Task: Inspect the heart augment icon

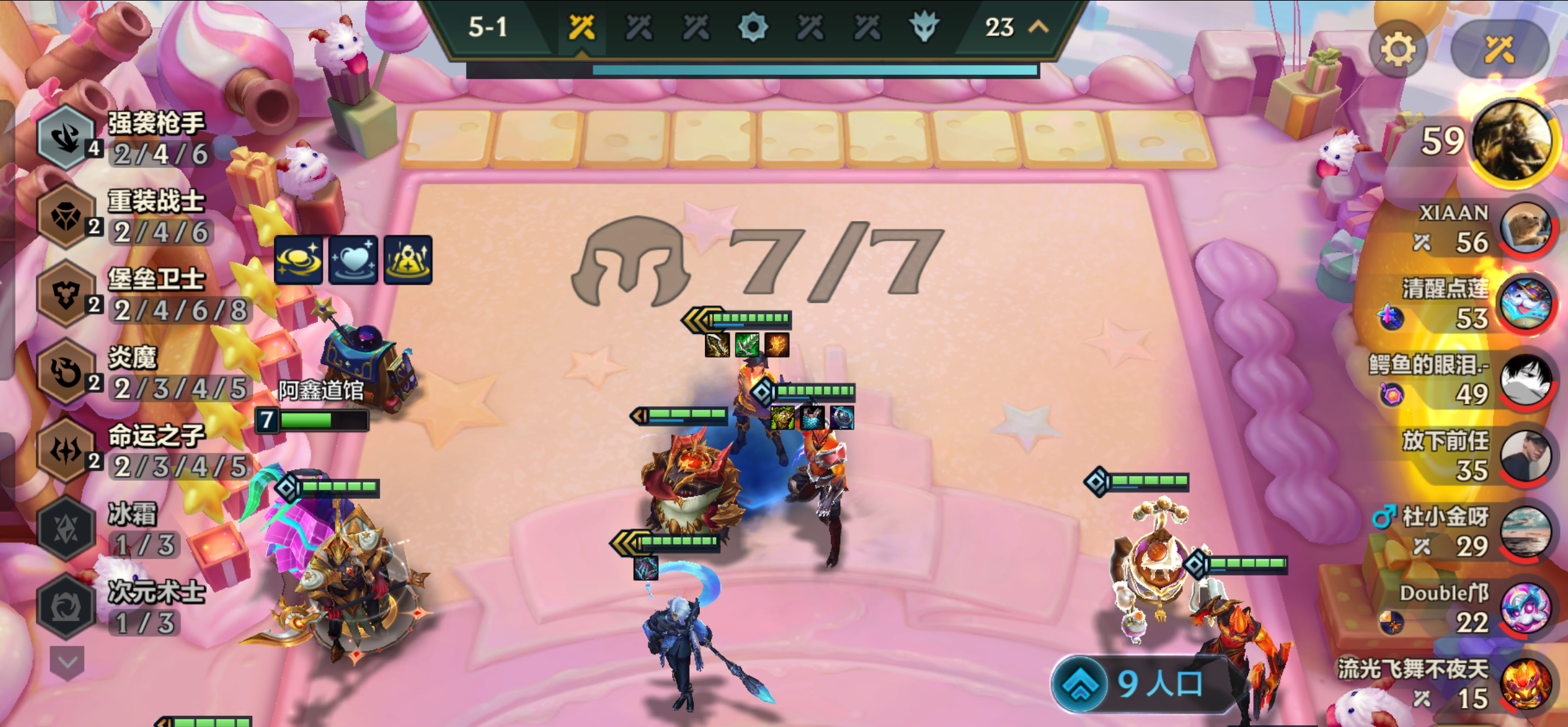Action: click(x=353, y=260)
